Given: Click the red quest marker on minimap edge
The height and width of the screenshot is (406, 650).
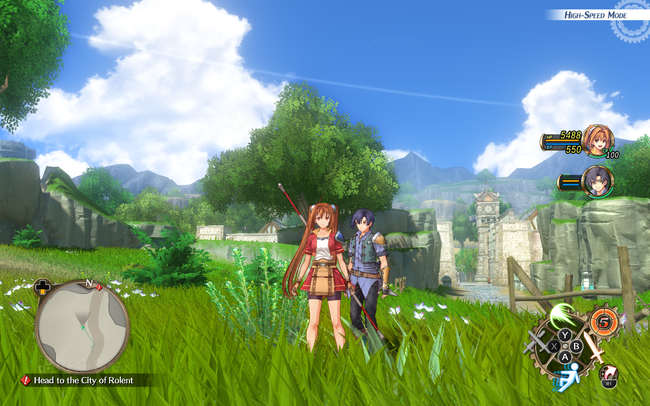Looking at the screenshot, I should (x=99, y=287).
